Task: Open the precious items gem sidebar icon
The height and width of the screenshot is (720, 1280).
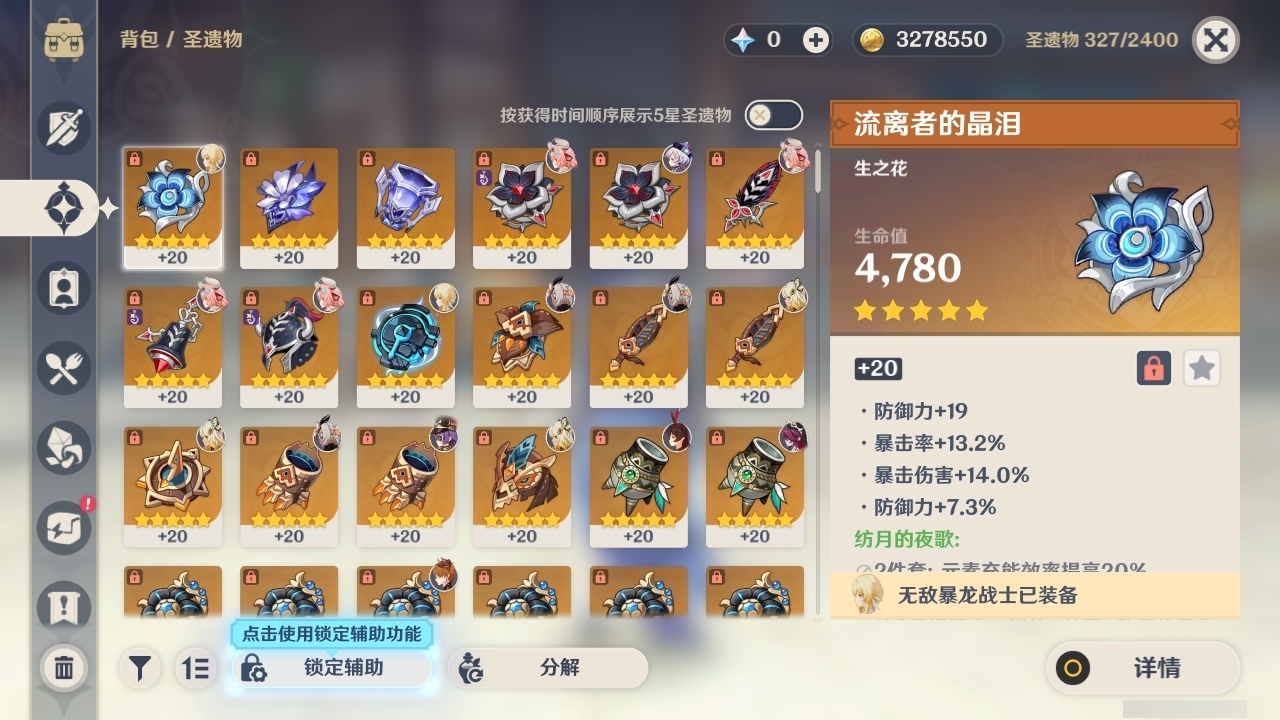Action: tap(63, 448)
